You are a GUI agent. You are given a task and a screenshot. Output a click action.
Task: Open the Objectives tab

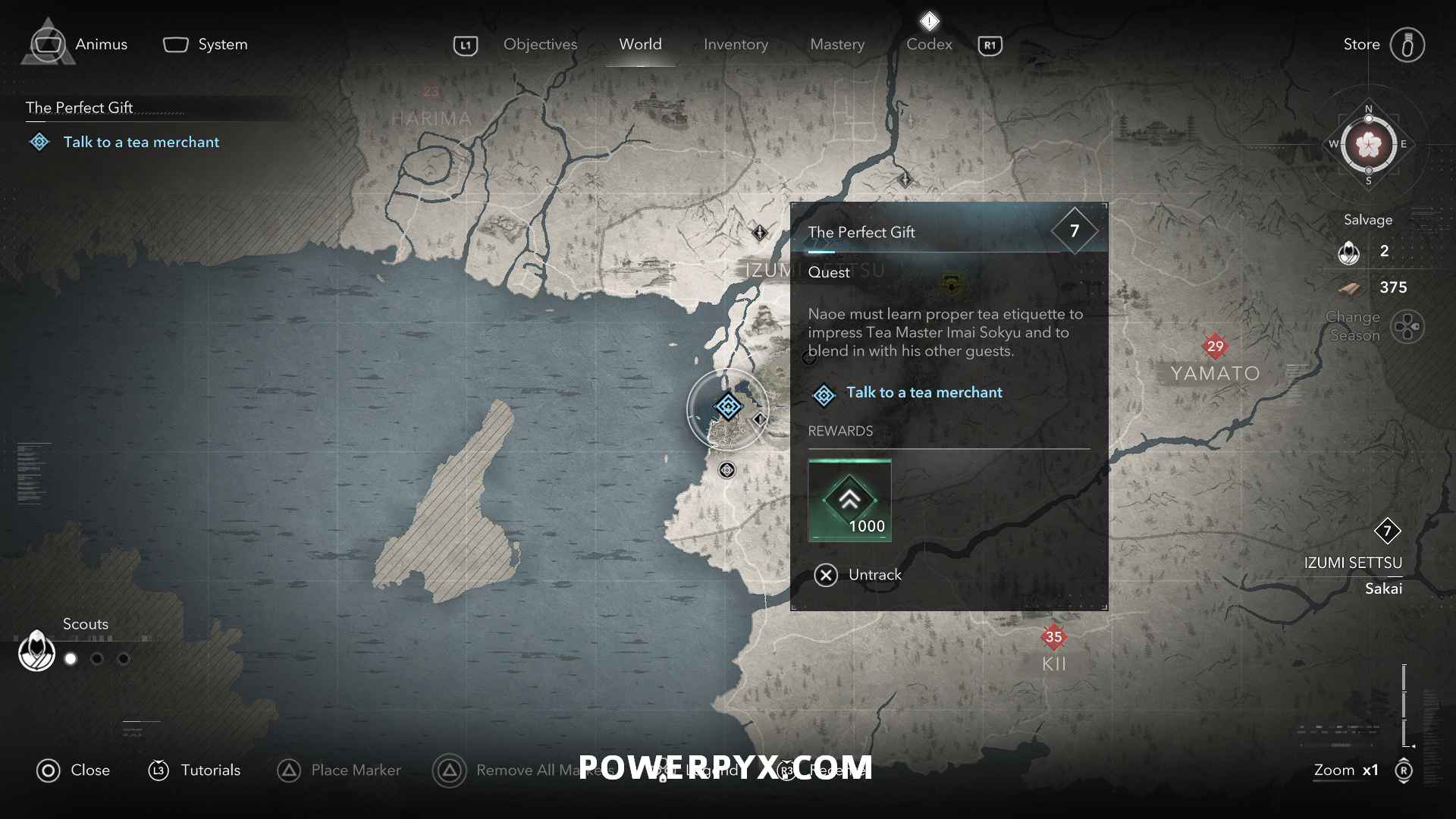point(540,45)
